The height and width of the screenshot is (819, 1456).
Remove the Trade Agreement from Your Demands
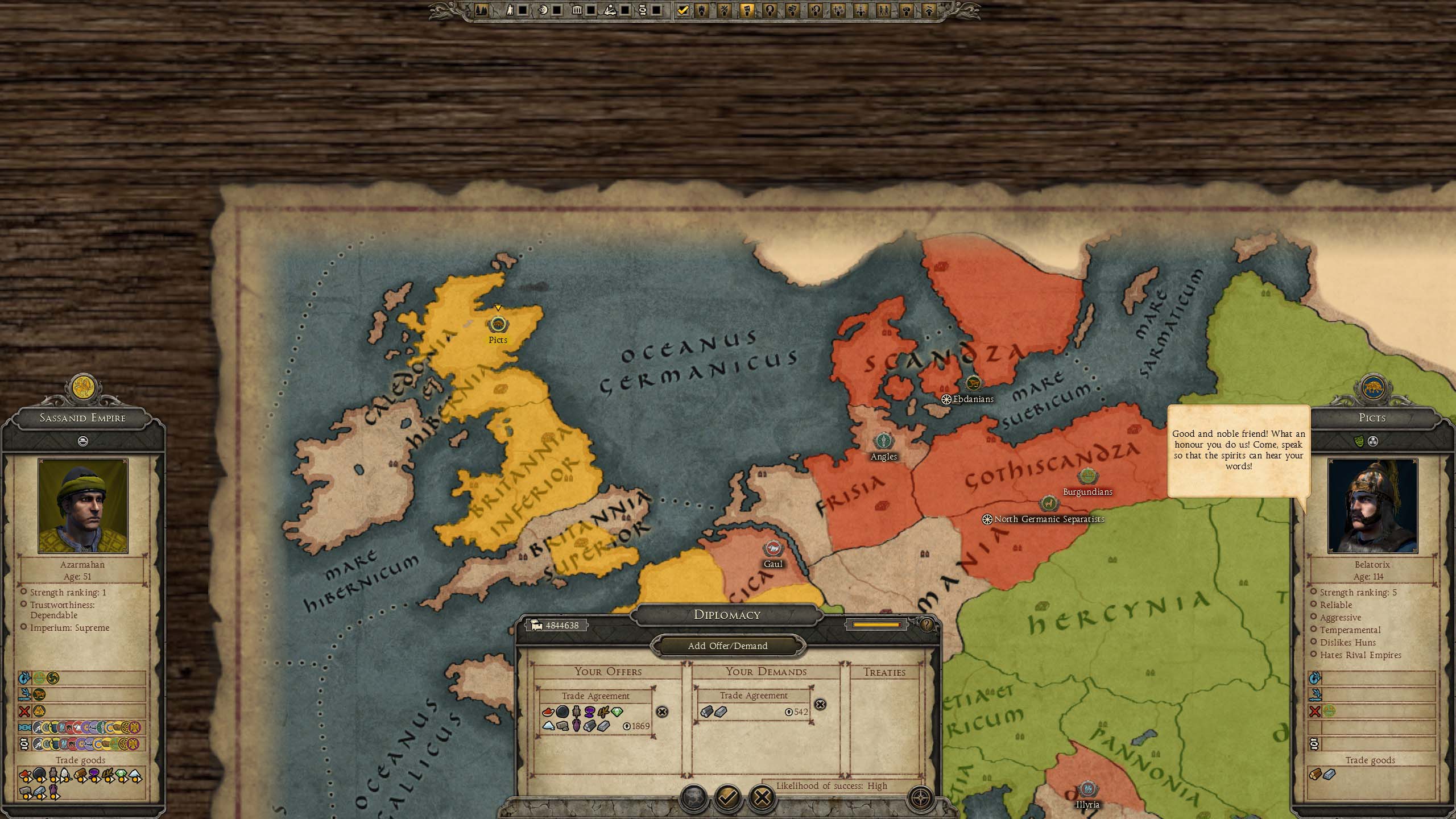820,705
